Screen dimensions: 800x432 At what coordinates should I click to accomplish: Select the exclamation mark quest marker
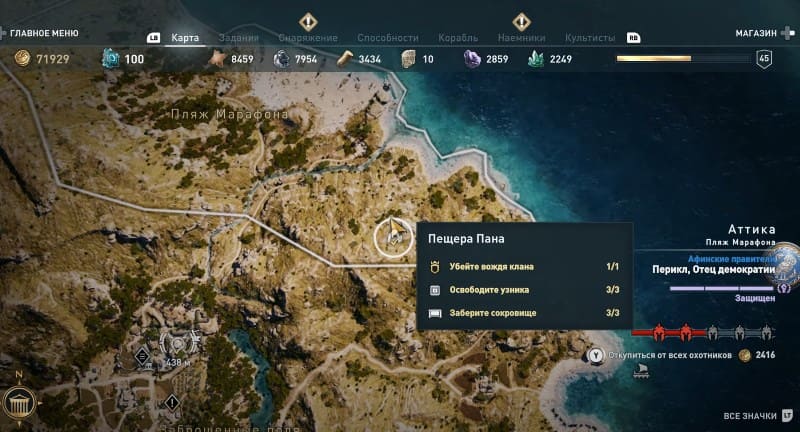pos(172,402)
